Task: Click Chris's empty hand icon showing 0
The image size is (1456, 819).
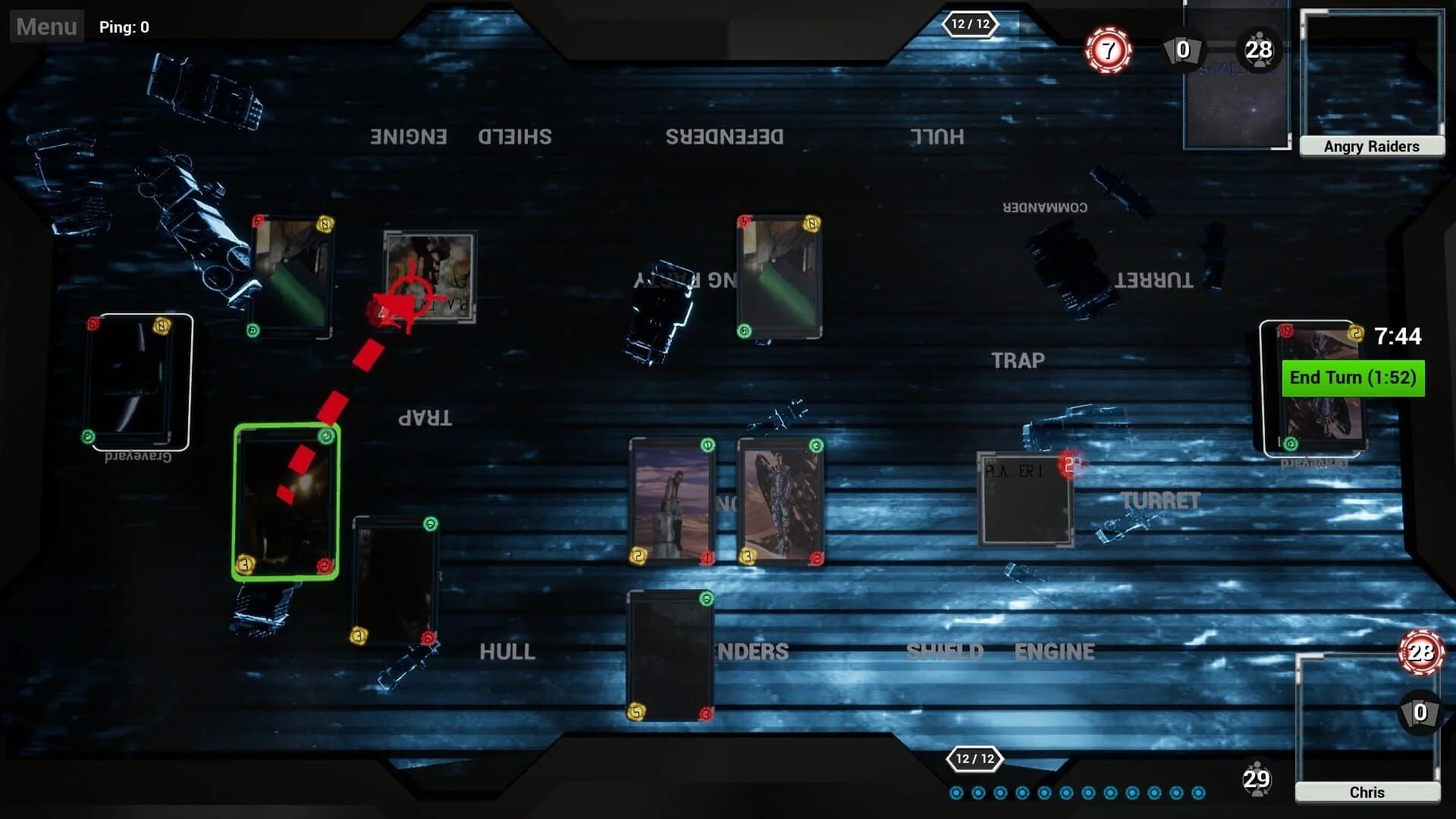Action: point(1420,713)
